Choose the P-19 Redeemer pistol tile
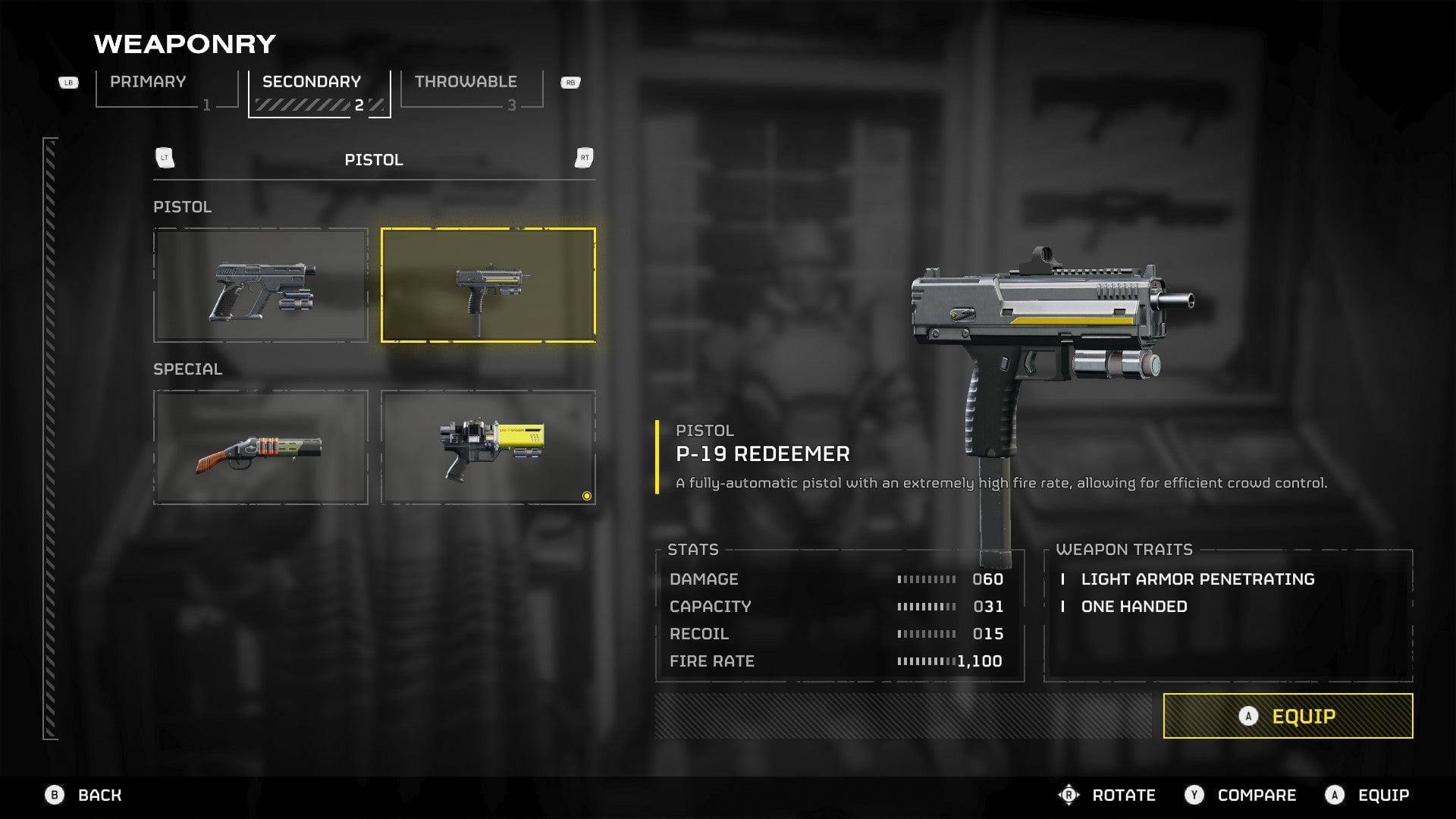The width and height of the screenshot is (1456, 819). pyautogui.click(x=488, y=286)
